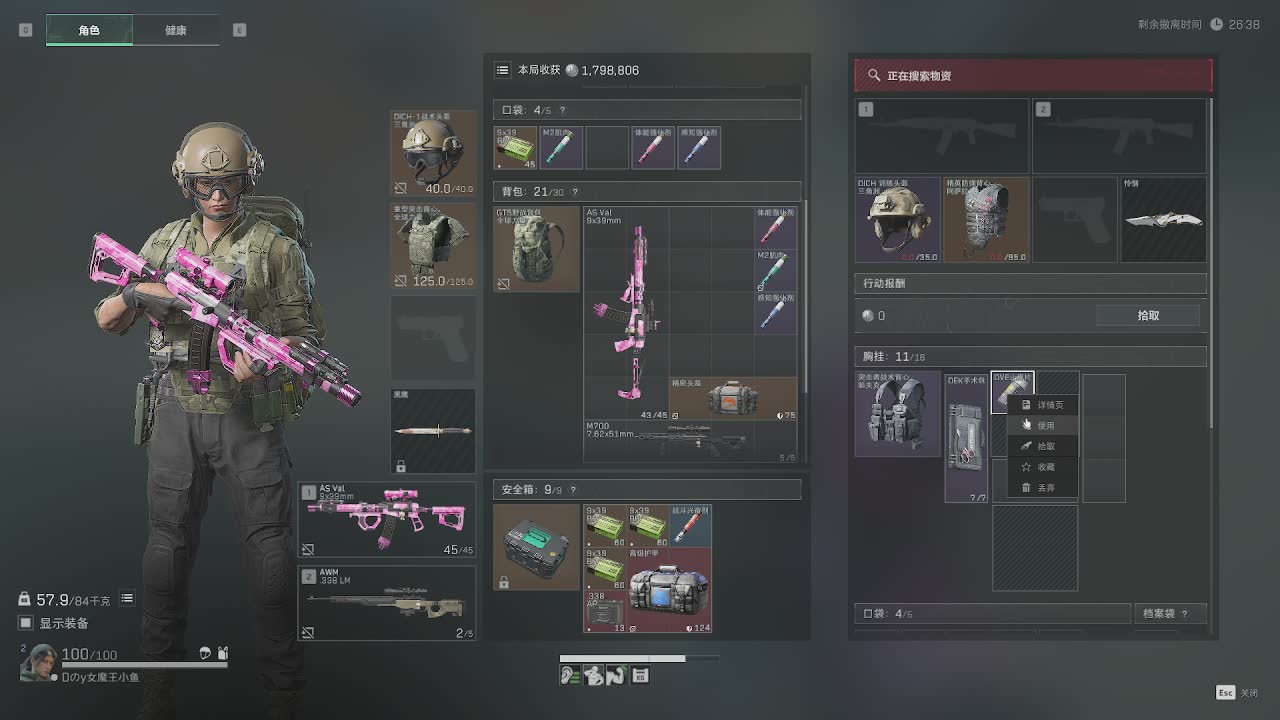This screenshot has height=720, width=1280.
Task: Pick the DEK surgical kit in chest rig
Action: click(966, 438)
